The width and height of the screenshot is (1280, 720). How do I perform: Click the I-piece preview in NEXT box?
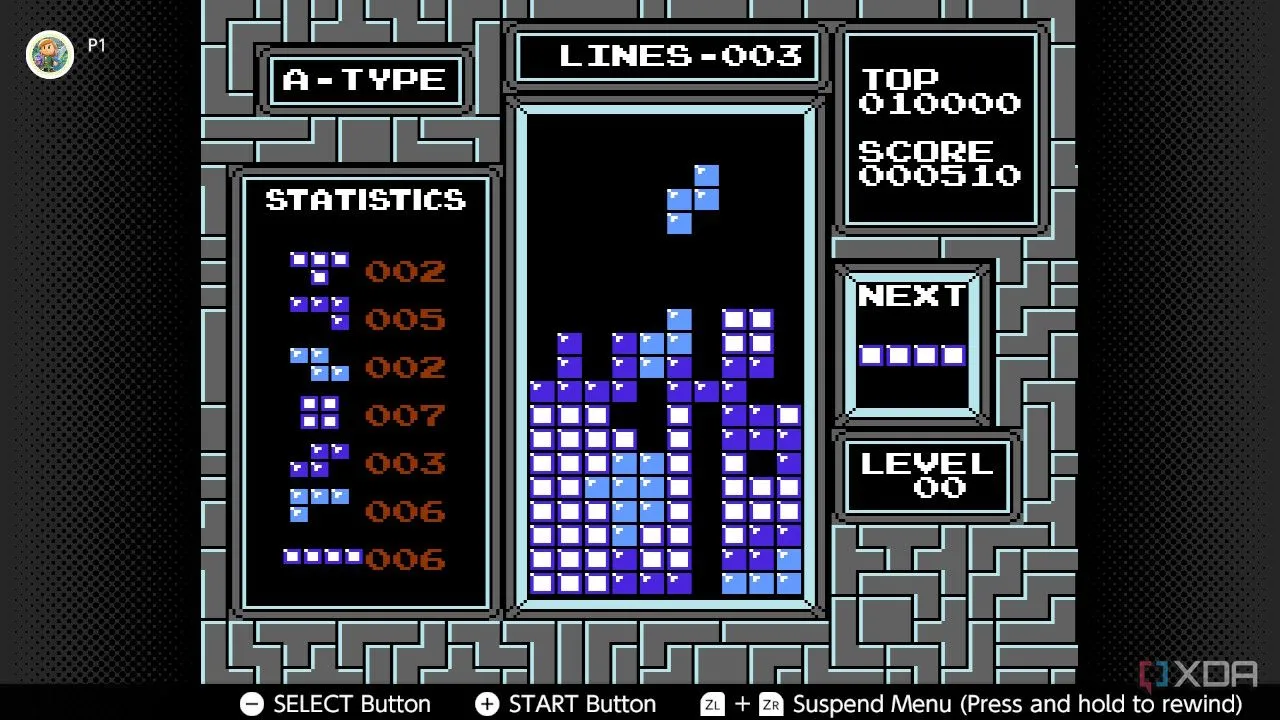point(912,354)
